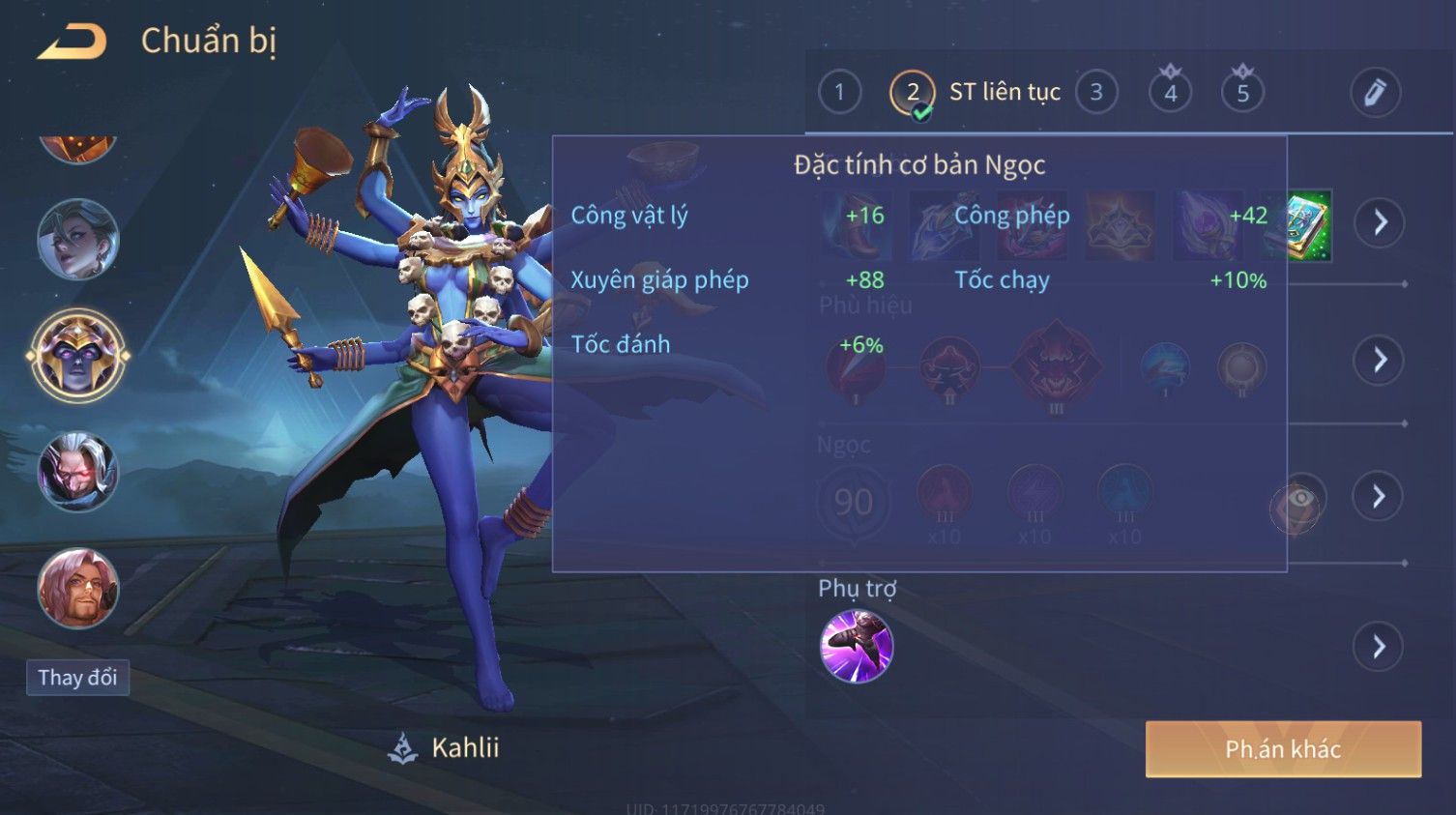This screenshot has height=815, width=1456.
Task: Edit the preset name with pencil icon
Action: coord(1375,93)
